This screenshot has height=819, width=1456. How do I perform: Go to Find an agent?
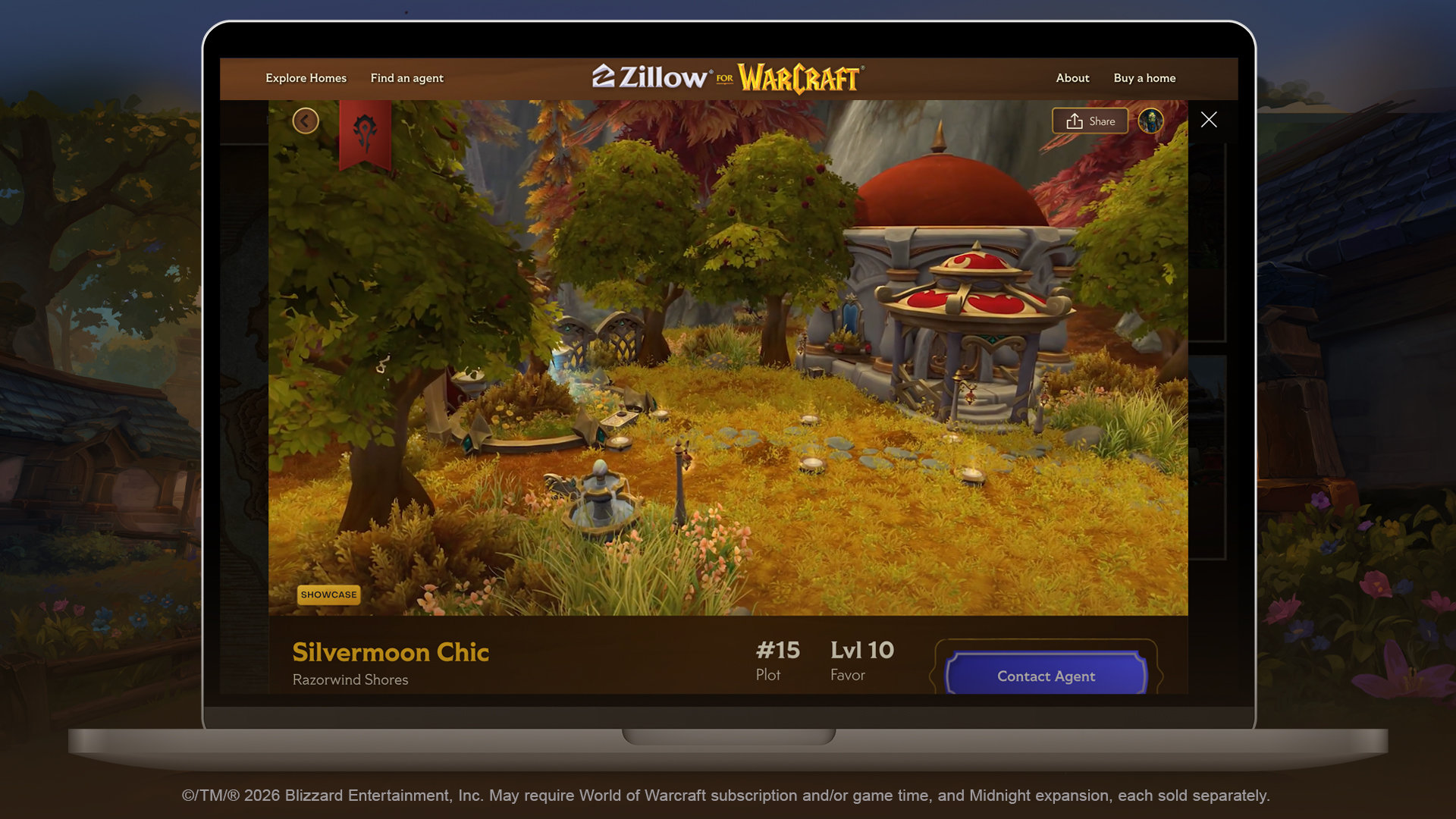coord(406,78)
